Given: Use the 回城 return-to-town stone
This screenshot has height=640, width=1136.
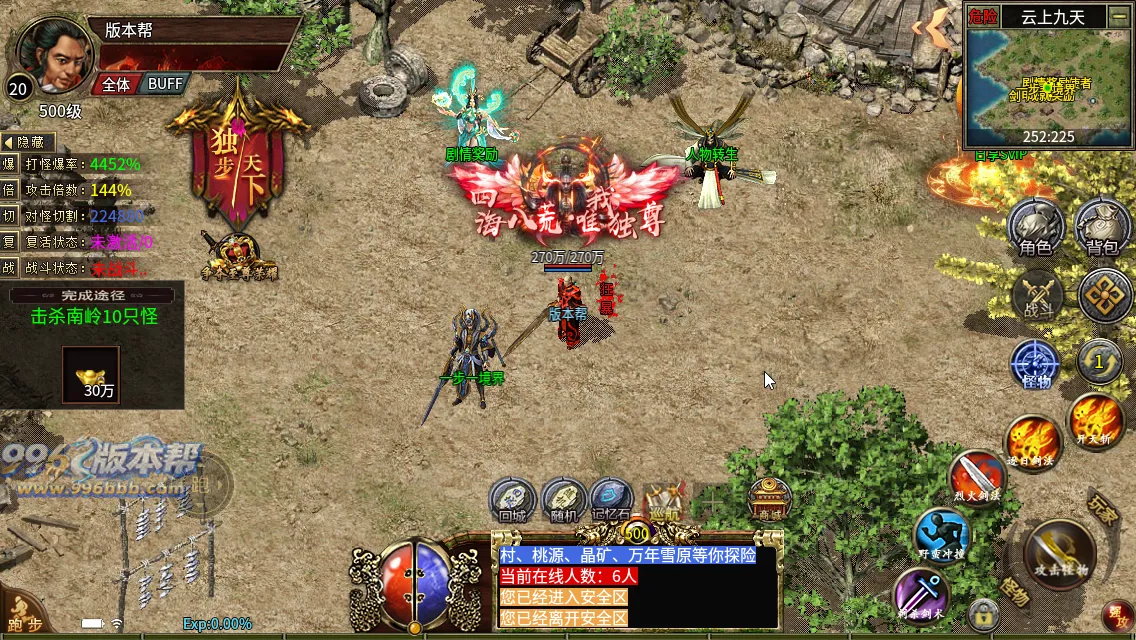Looking at the screenshot, I should coord(512,498).
